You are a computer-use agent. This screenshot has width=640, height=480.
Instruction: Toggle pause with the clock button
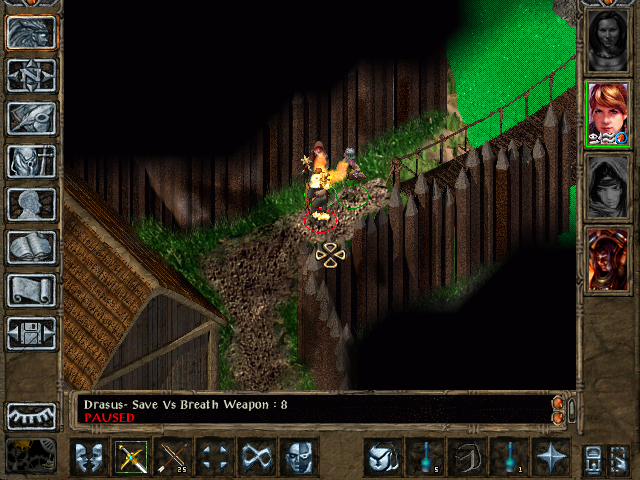[x=31, y=455]
